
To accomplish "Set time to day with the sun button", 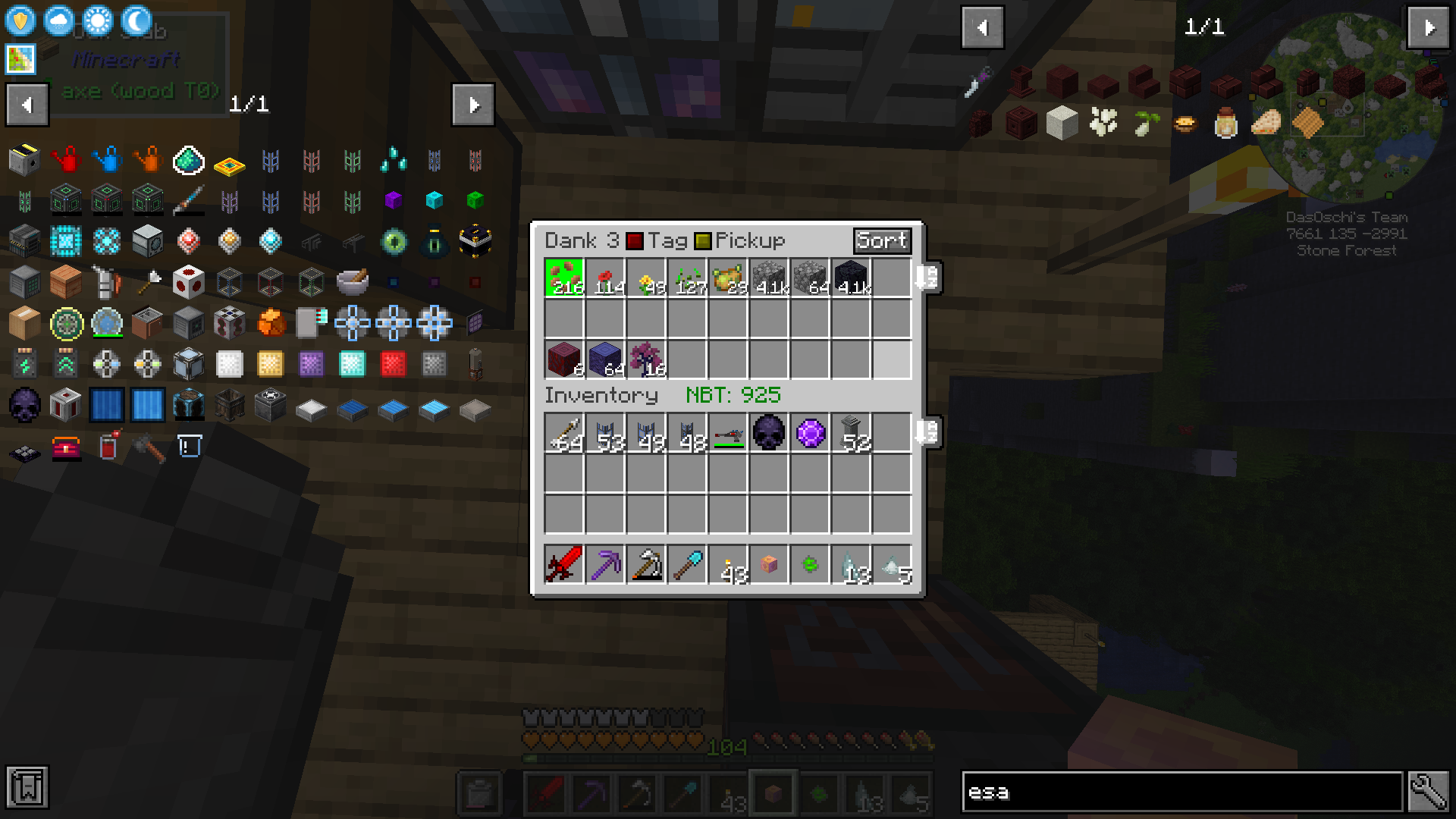I will 97,20.
